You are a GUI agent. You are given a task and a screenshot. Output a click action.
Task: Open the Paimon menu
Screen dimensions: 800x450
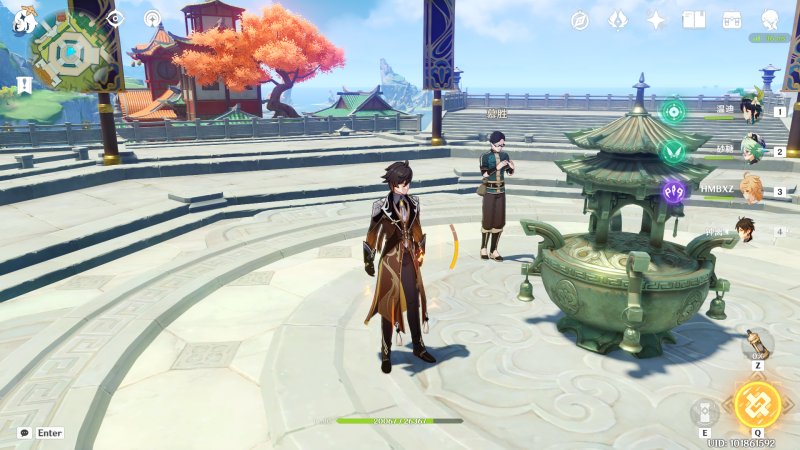click(24, 18)
